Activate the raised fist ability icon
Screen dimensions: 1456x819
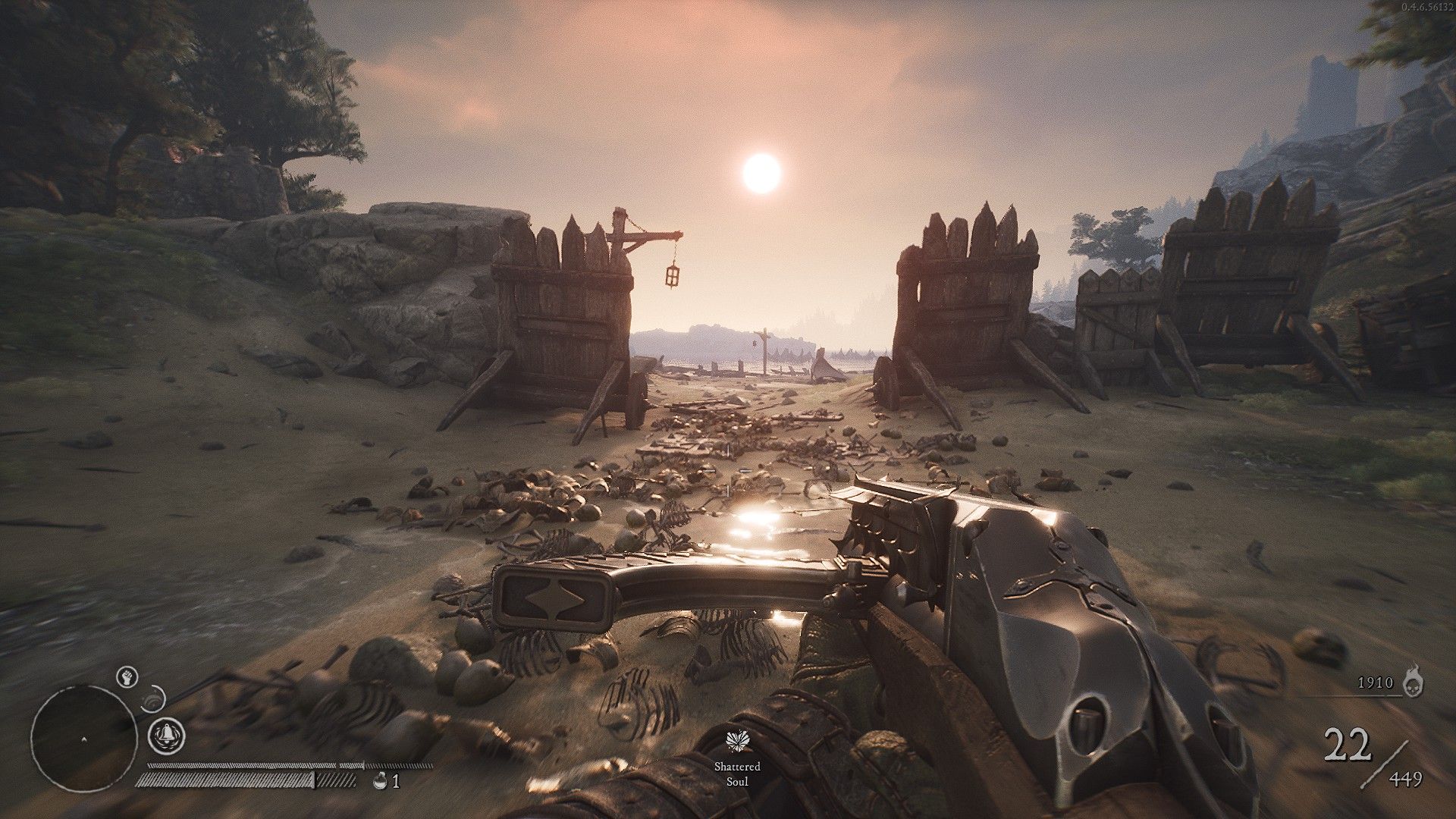127,676
